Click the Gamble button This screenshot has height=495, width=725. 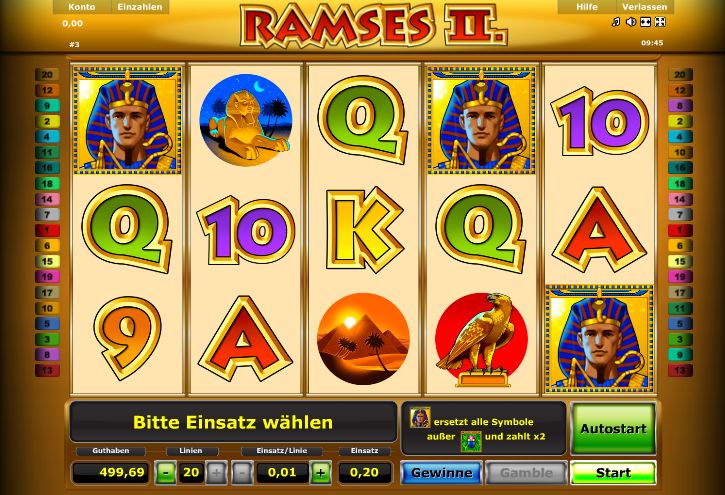pyautogui.click(x=526, y=473)
